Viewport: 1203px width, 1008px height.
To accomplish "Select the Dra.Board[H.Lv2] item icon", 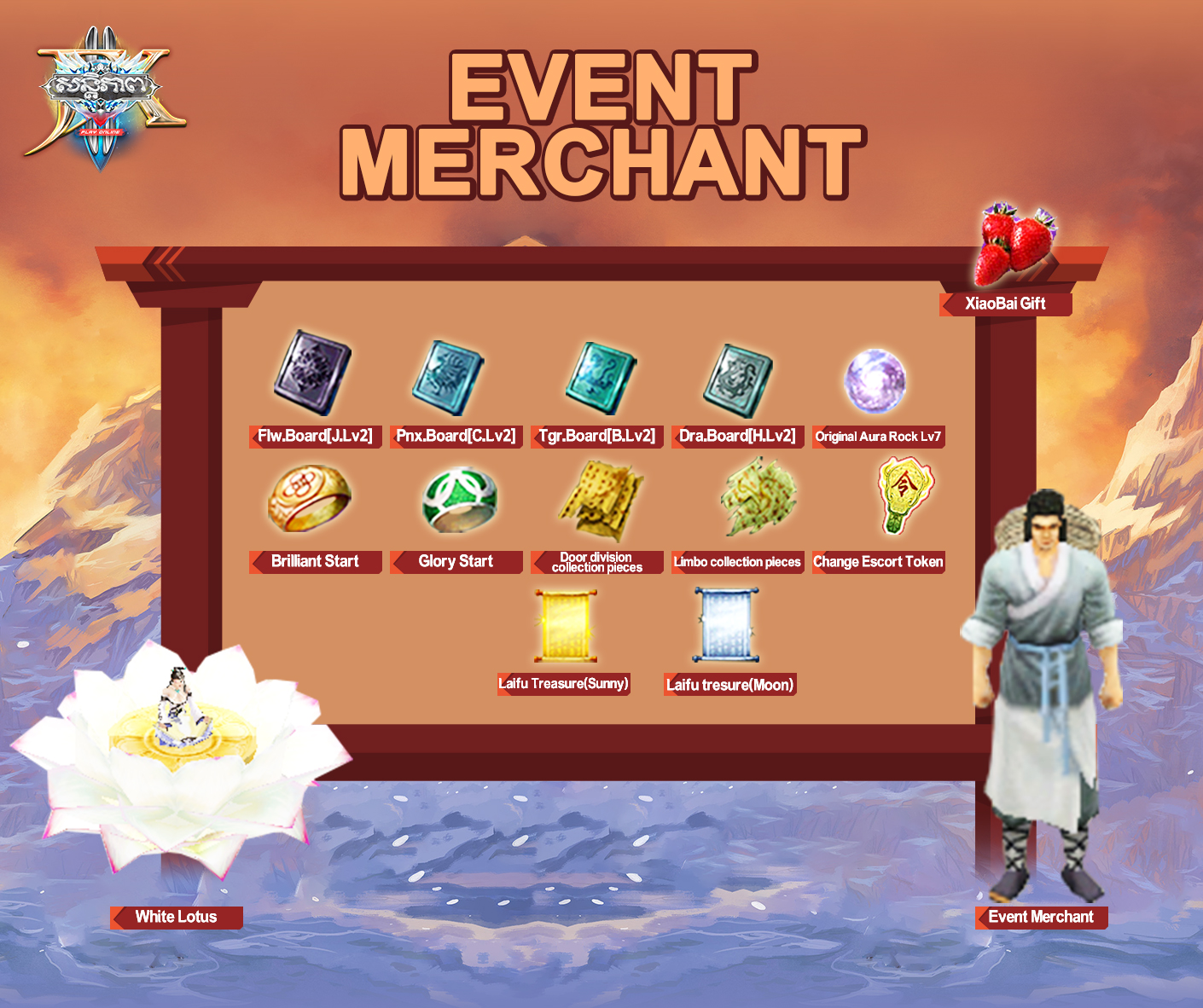I will (x=738, y=380).
